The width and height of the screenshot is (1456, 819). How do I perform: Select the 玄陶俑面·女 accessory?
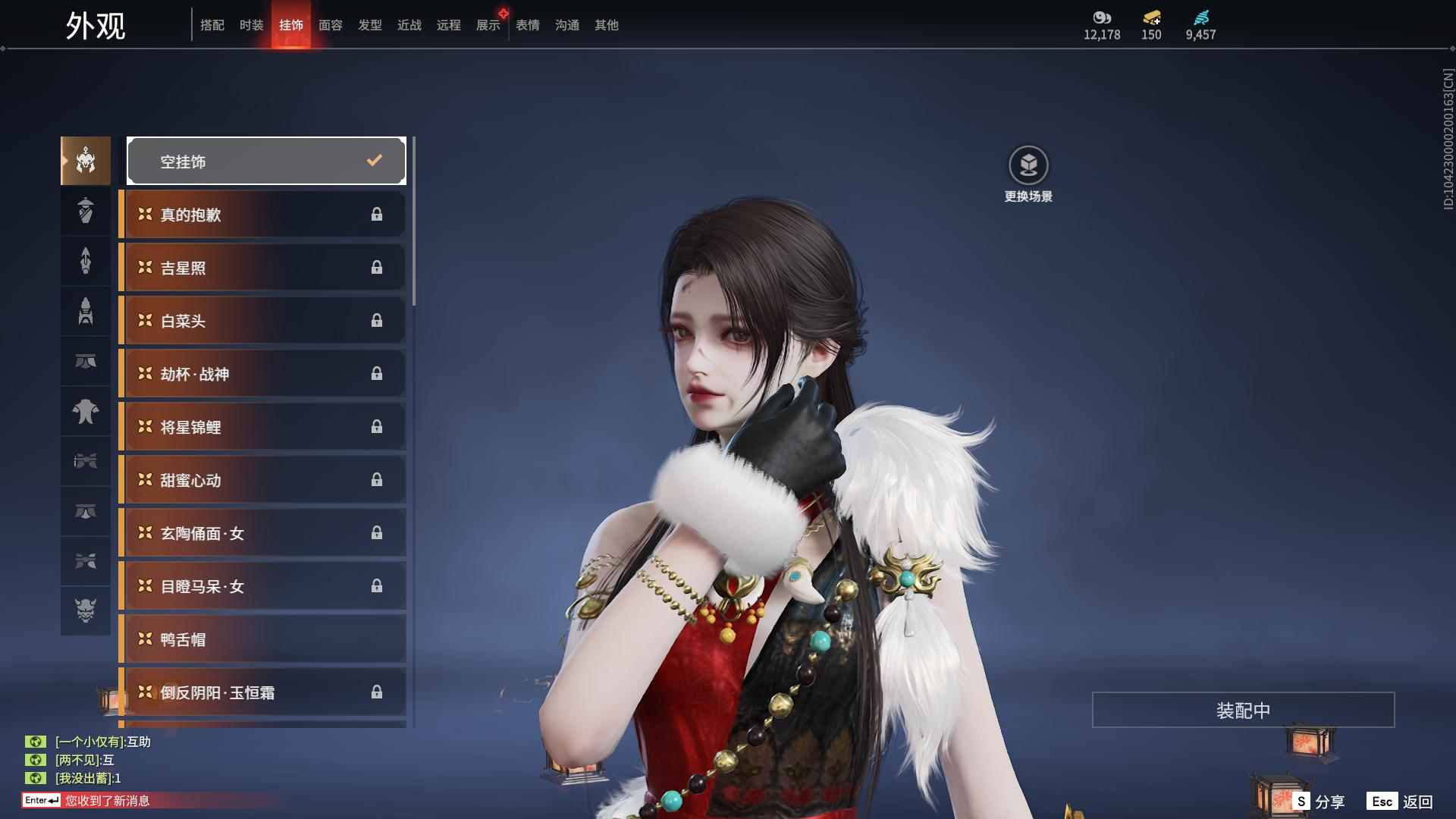[262, 533]
